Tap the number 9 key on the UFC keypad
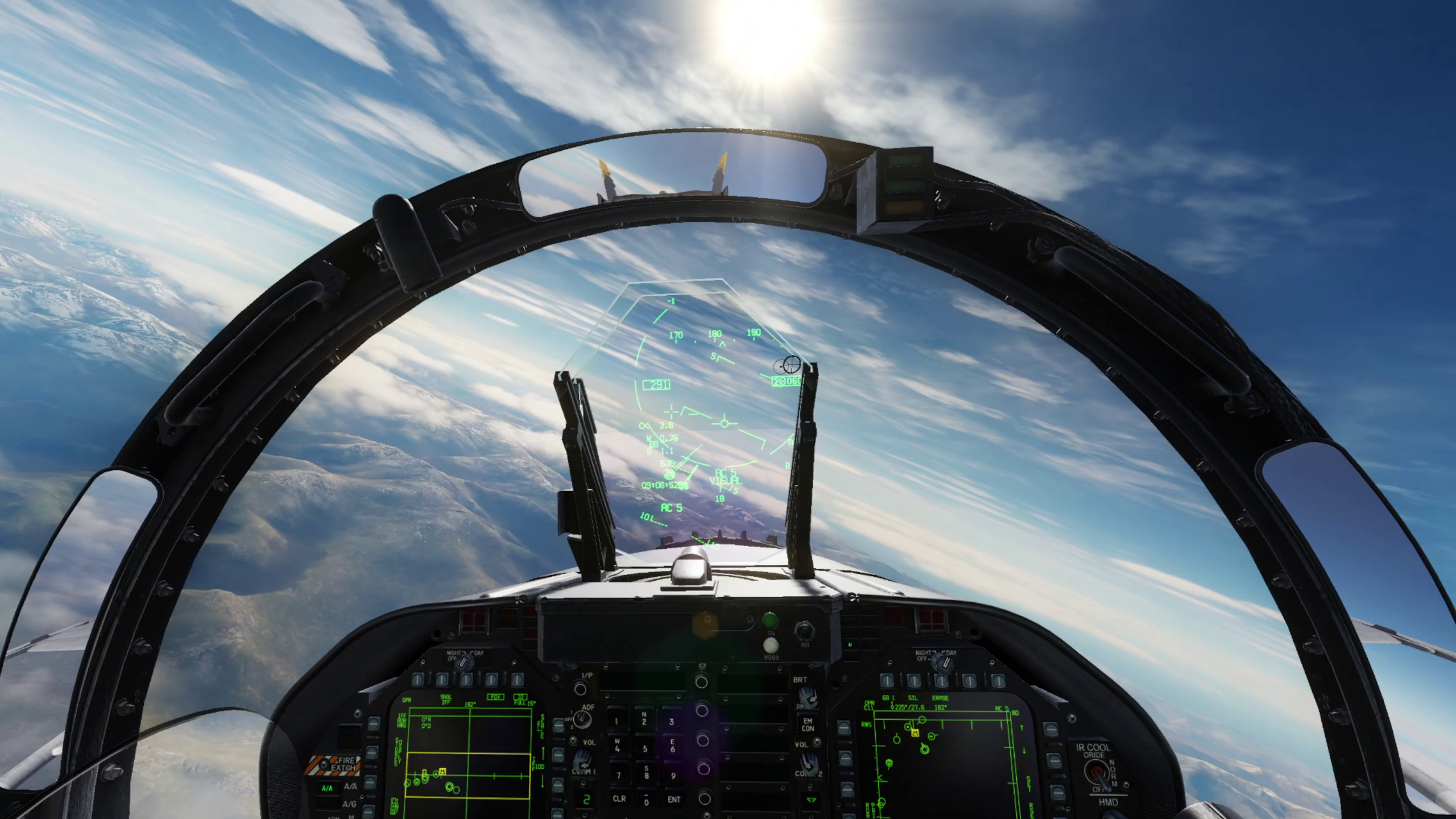Image resolution: width=1456 pixels, height=819 pixels. point(673,775)
